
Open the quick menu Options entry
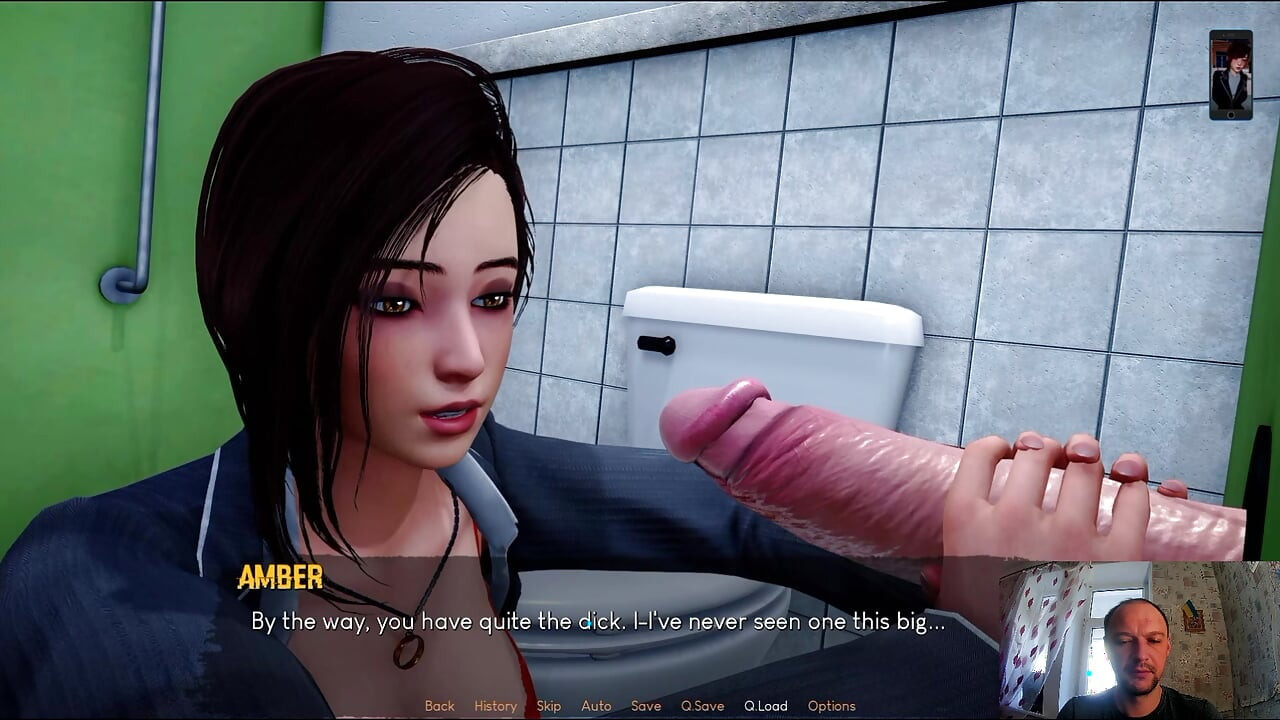pyautogui.click(x=831, y=706)
